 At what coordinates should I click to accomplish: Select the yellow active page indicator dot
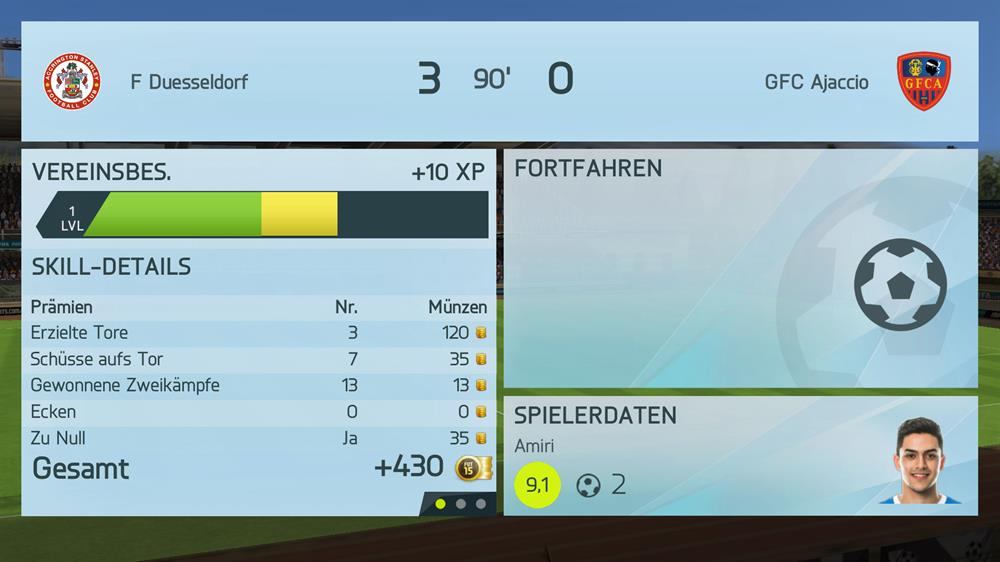440,504
